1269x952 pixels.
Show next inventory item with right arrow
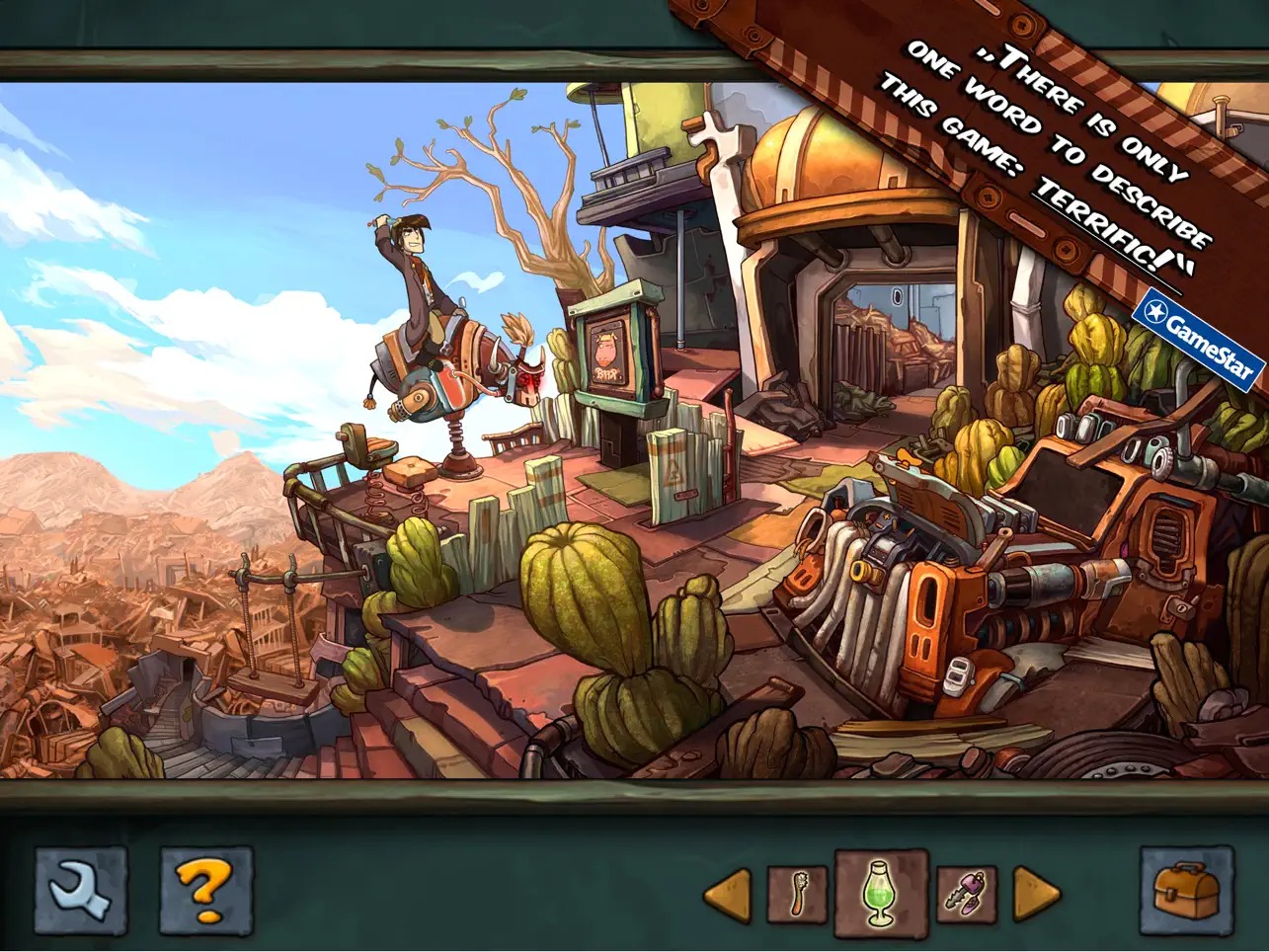pos(1036,895)
